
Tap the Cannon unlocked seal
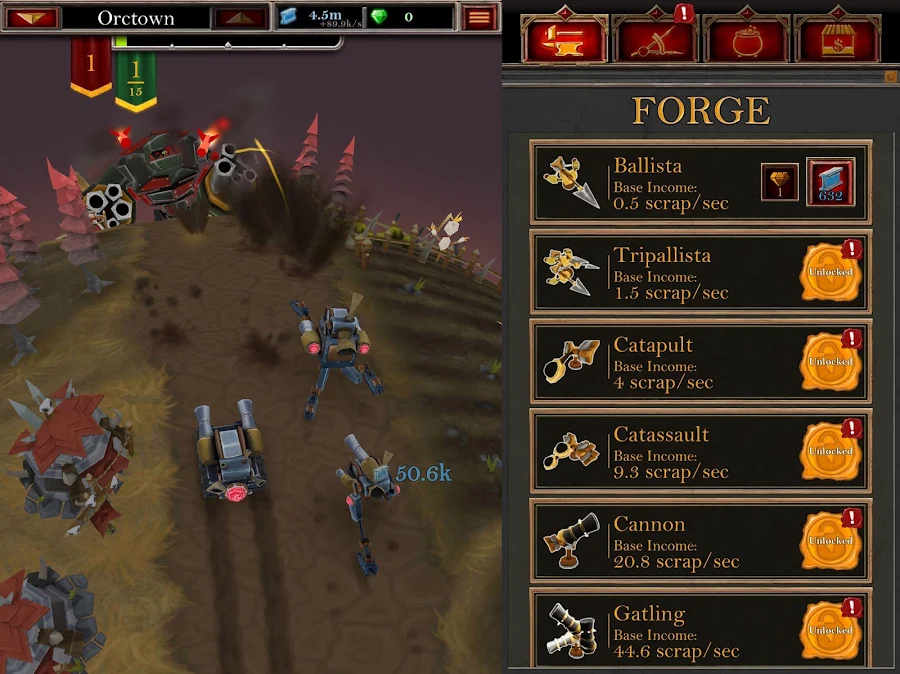[x=831, y=541]
